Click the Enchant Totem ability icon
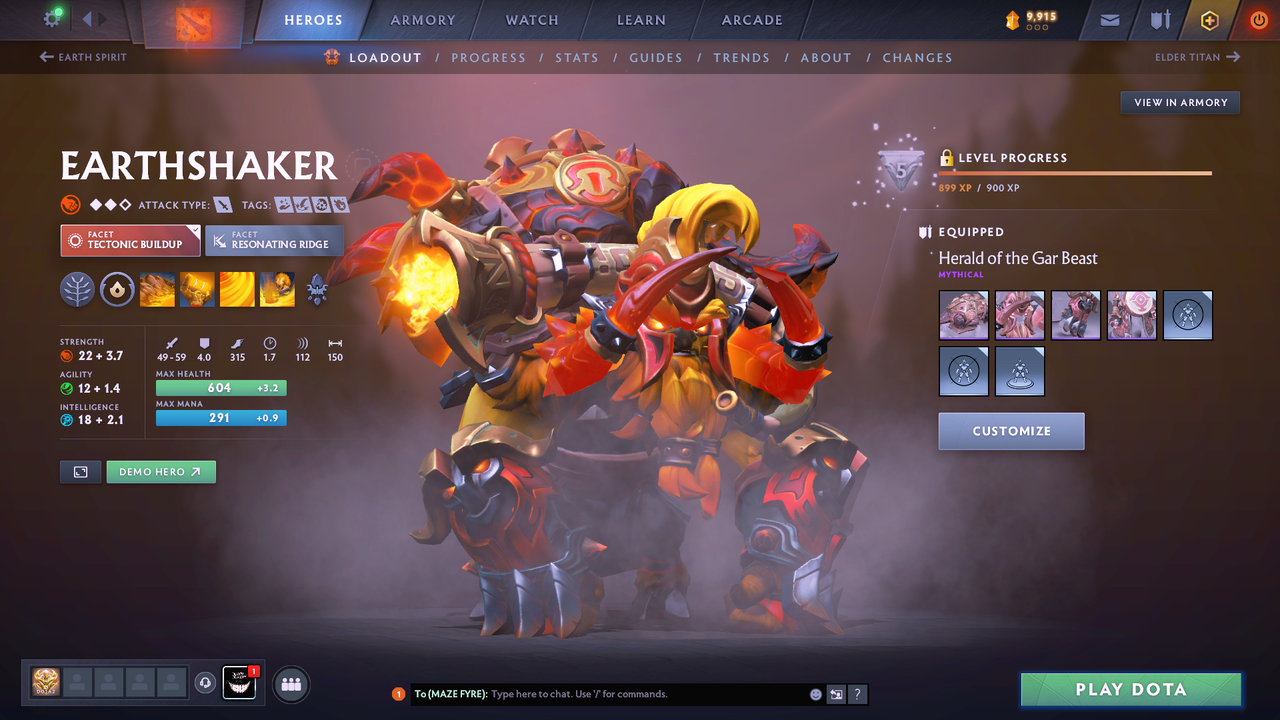The width and height of the screenshot is (1280, 720). pyautogui.click(x=197, y=290)
